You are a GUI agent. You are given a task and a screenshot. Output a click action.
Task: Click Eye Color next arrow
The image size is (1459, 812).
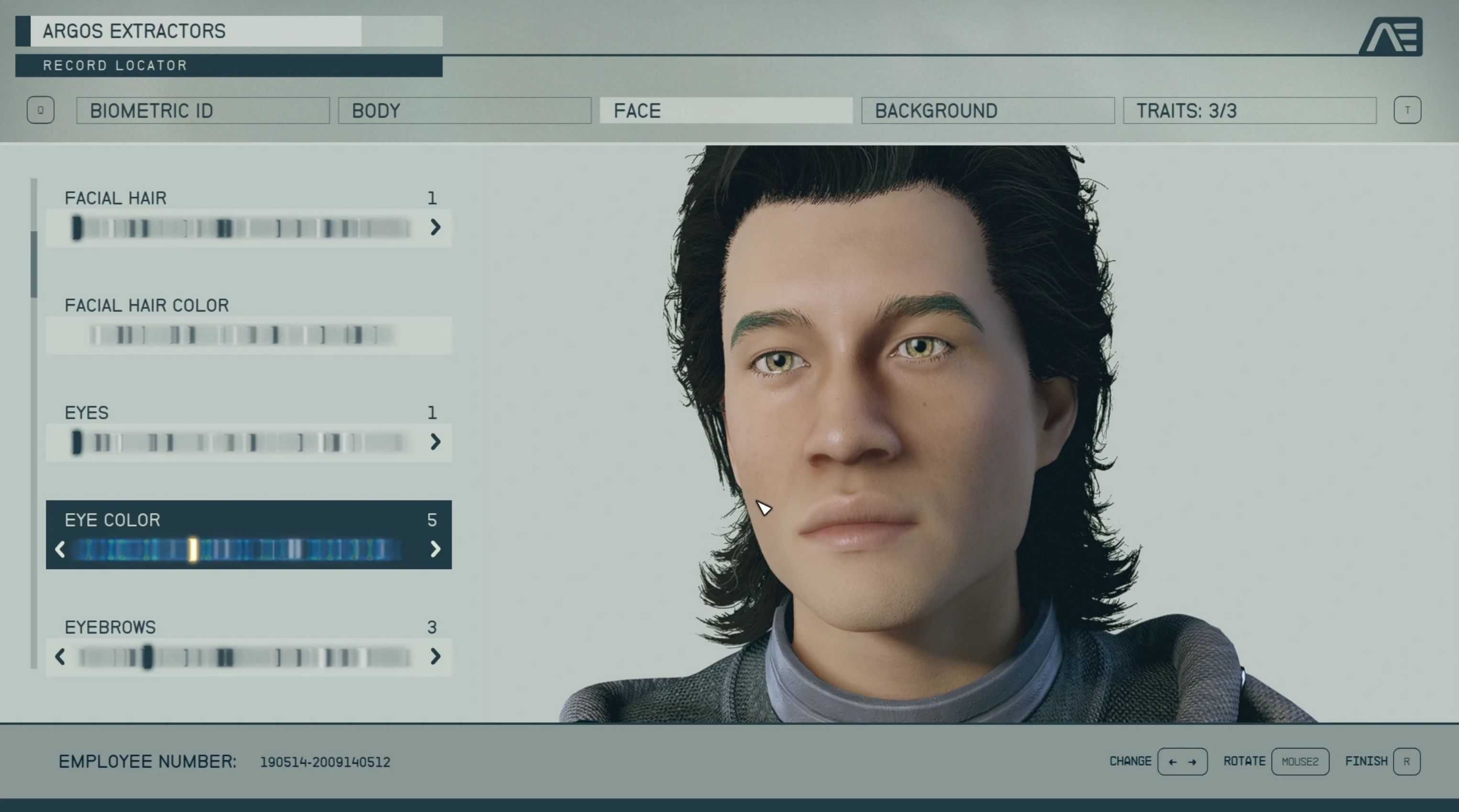point(435,549)
